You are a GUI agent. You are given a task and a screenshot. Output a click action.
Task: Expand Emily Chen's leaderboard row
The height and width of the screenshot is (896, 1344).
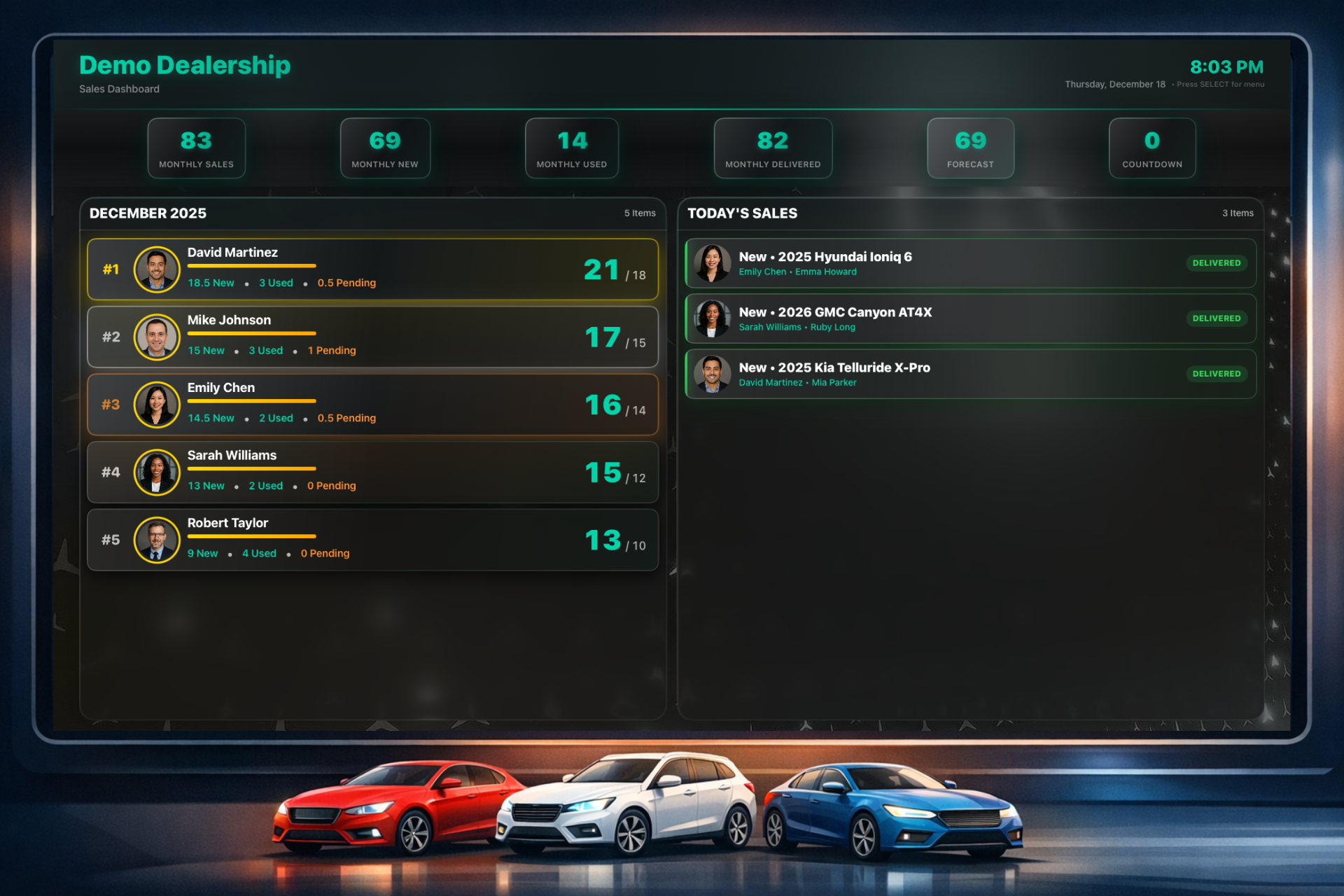point(372,405)
